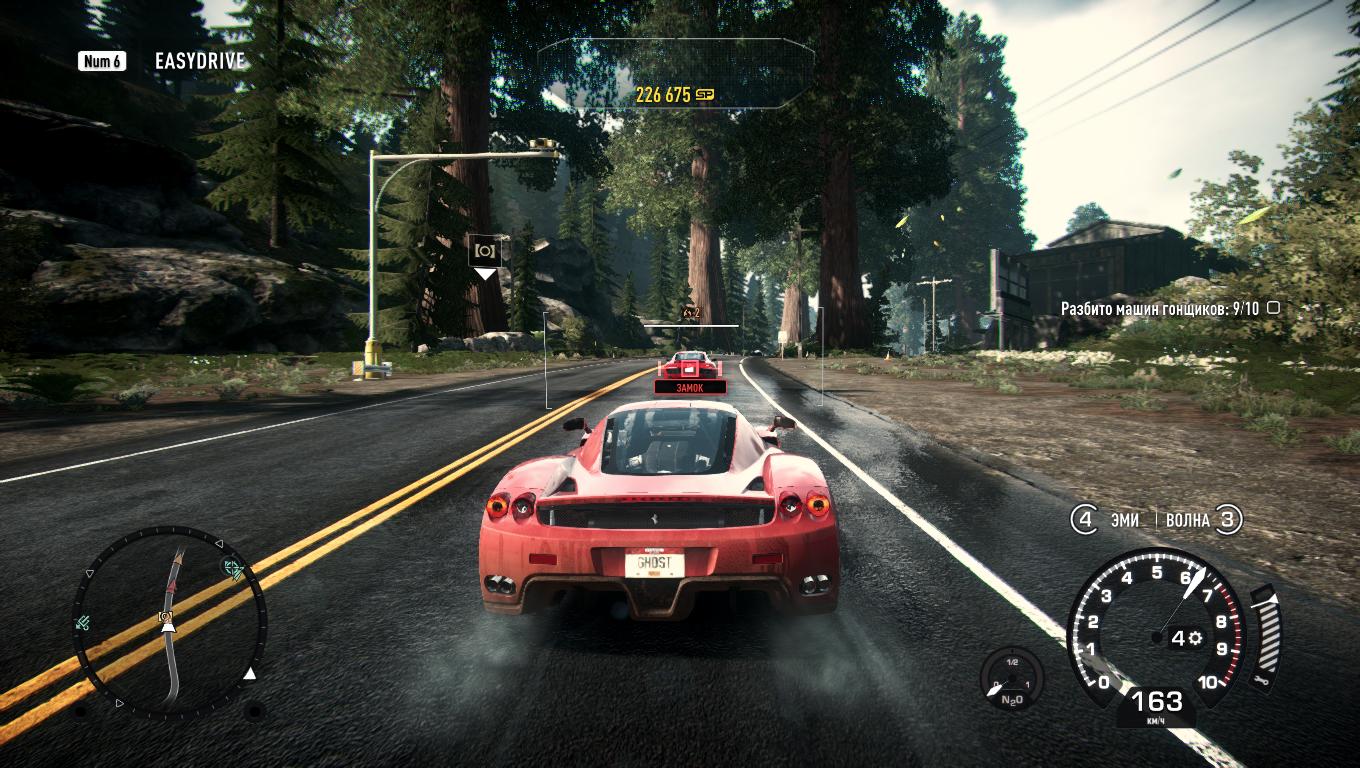
Task: Click the striped damage level bar
Action: tap(1268, 633)
